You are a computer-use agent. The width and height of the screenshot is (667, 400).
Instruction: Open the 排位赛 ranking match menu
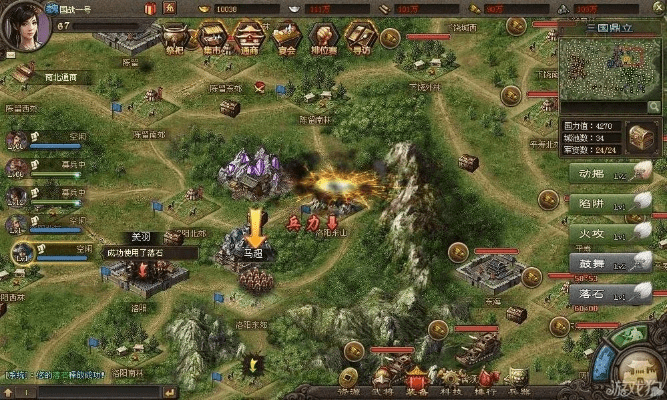click(323, 37)
